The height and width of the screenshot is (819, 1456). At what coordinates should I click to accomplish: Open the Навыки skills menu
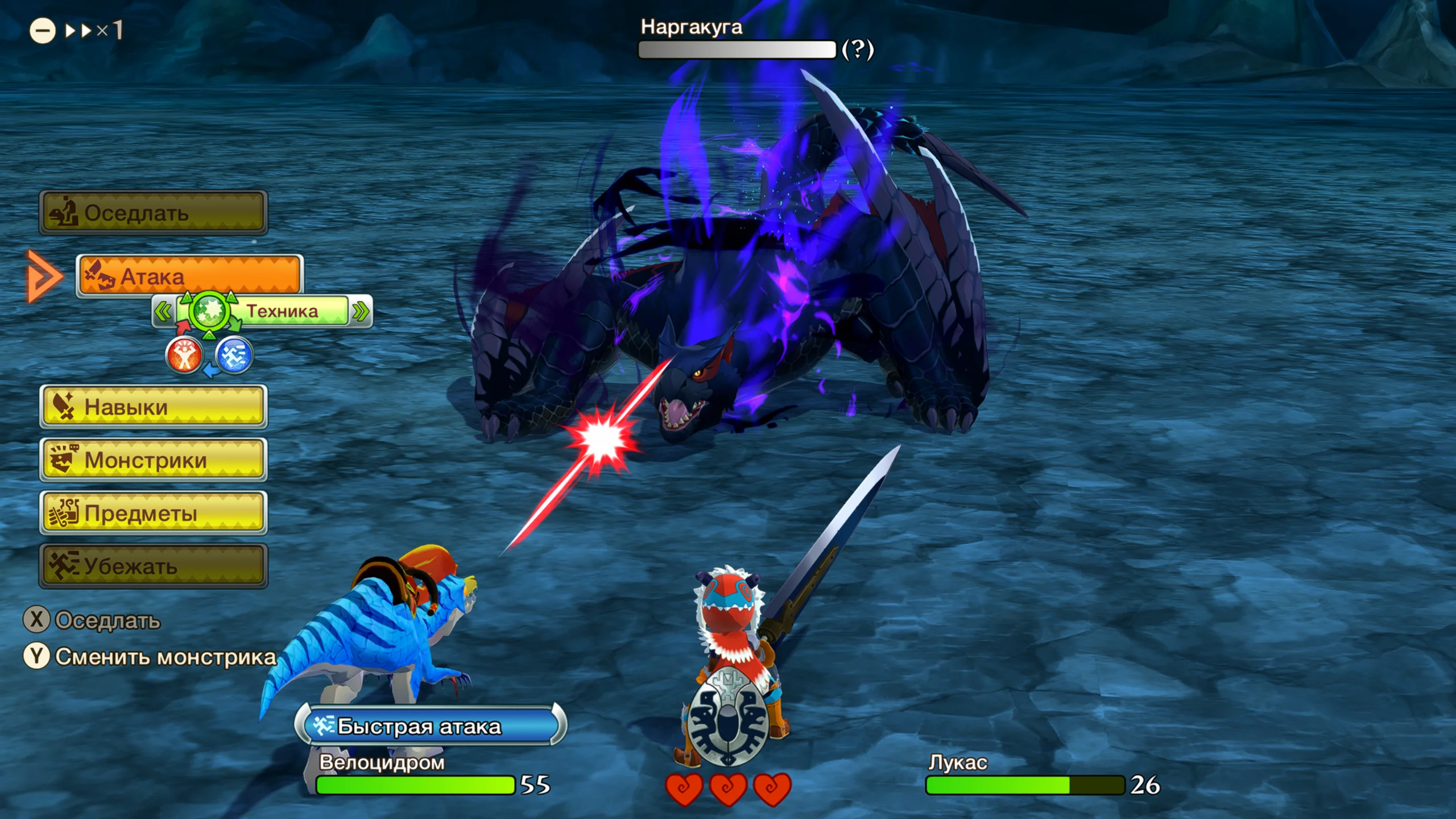point(153,407)
